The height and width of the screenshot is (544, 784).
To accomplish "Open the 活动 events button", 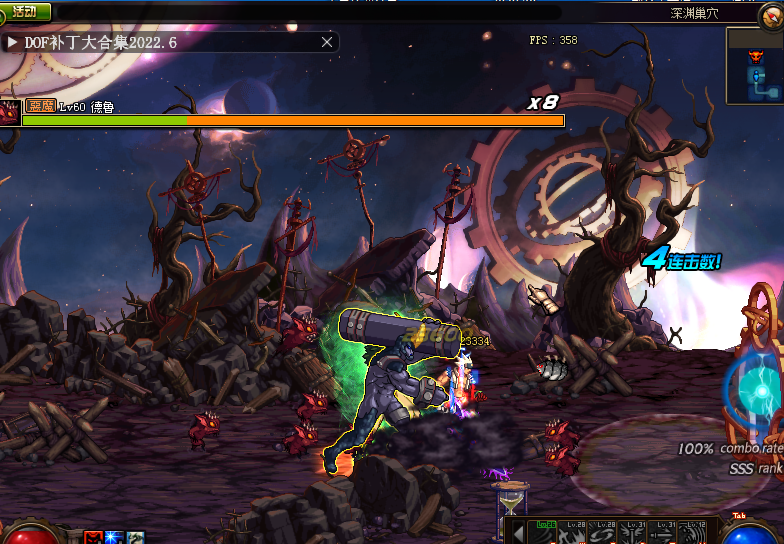I will coord(25,12).
